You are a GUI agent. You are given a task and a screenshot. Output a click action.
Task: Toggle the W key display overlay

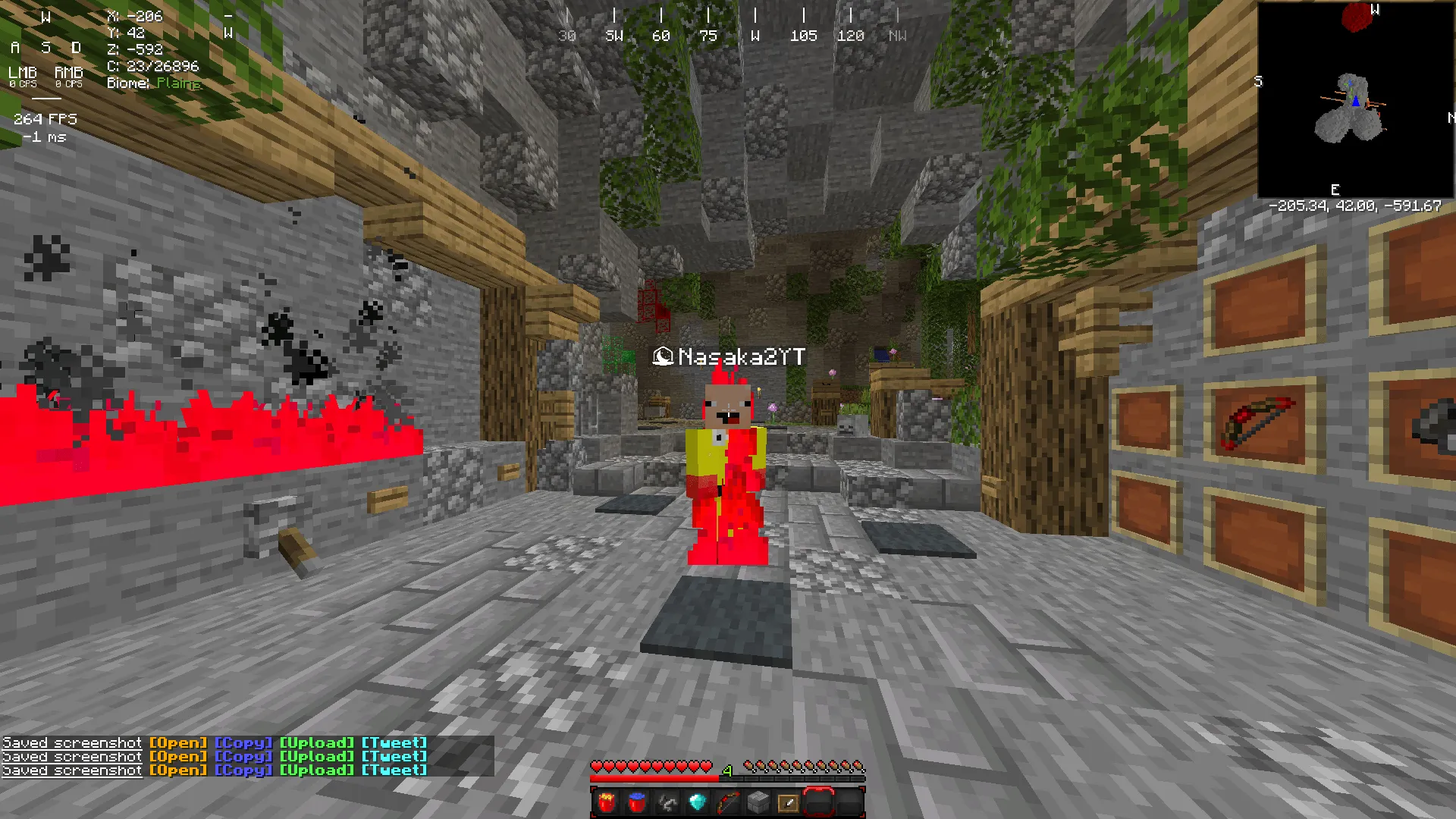coord(47,17)
